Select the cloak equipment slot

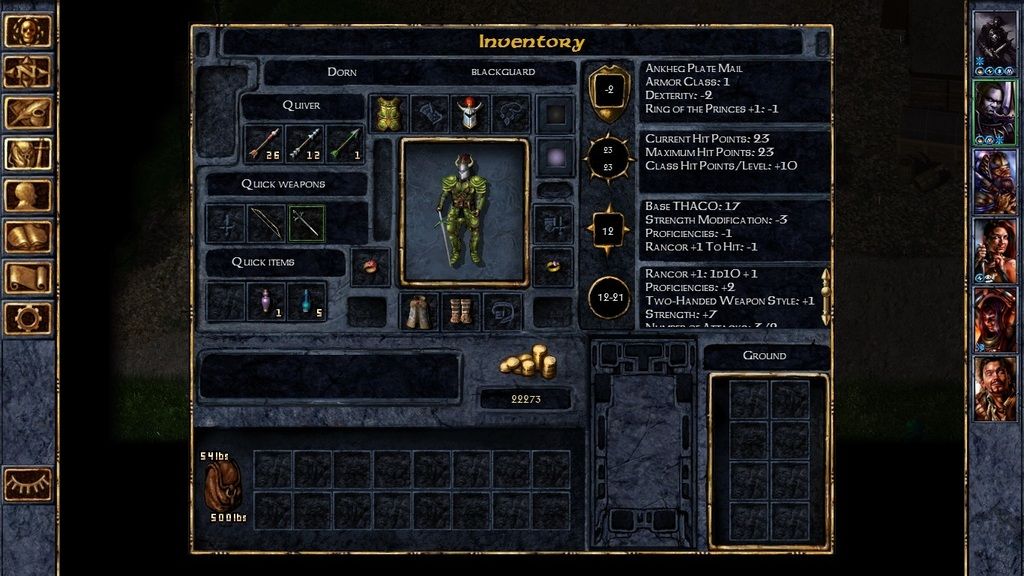pos(419,312)
